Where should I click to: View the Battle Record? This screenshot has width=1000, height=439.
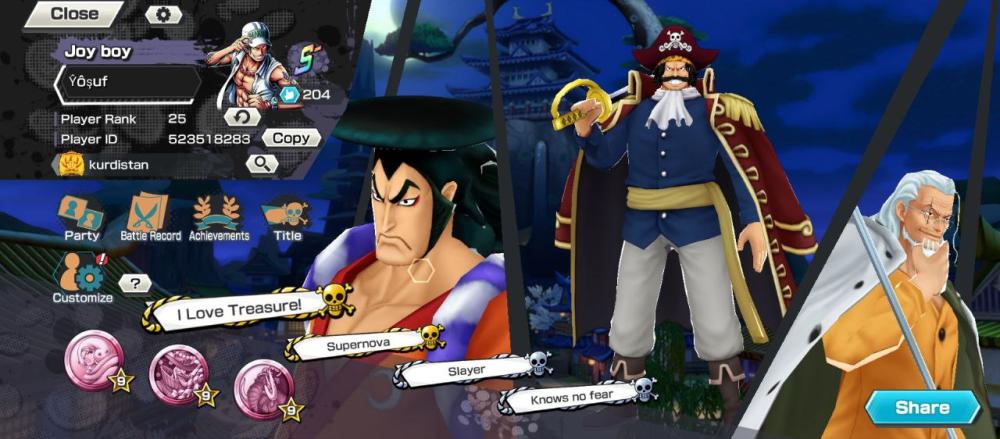150,217
